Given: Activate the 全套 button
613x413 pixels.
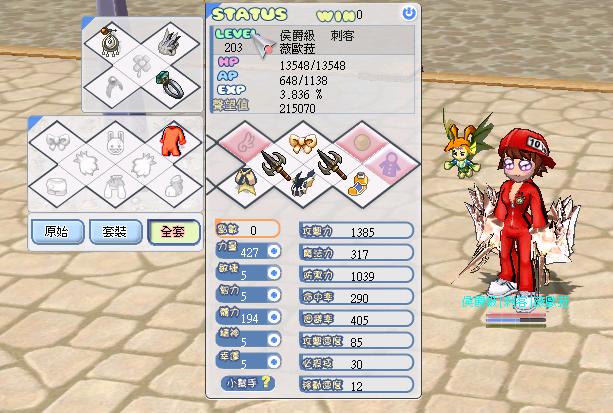Looking at the screenshot, I should [172, 231].
